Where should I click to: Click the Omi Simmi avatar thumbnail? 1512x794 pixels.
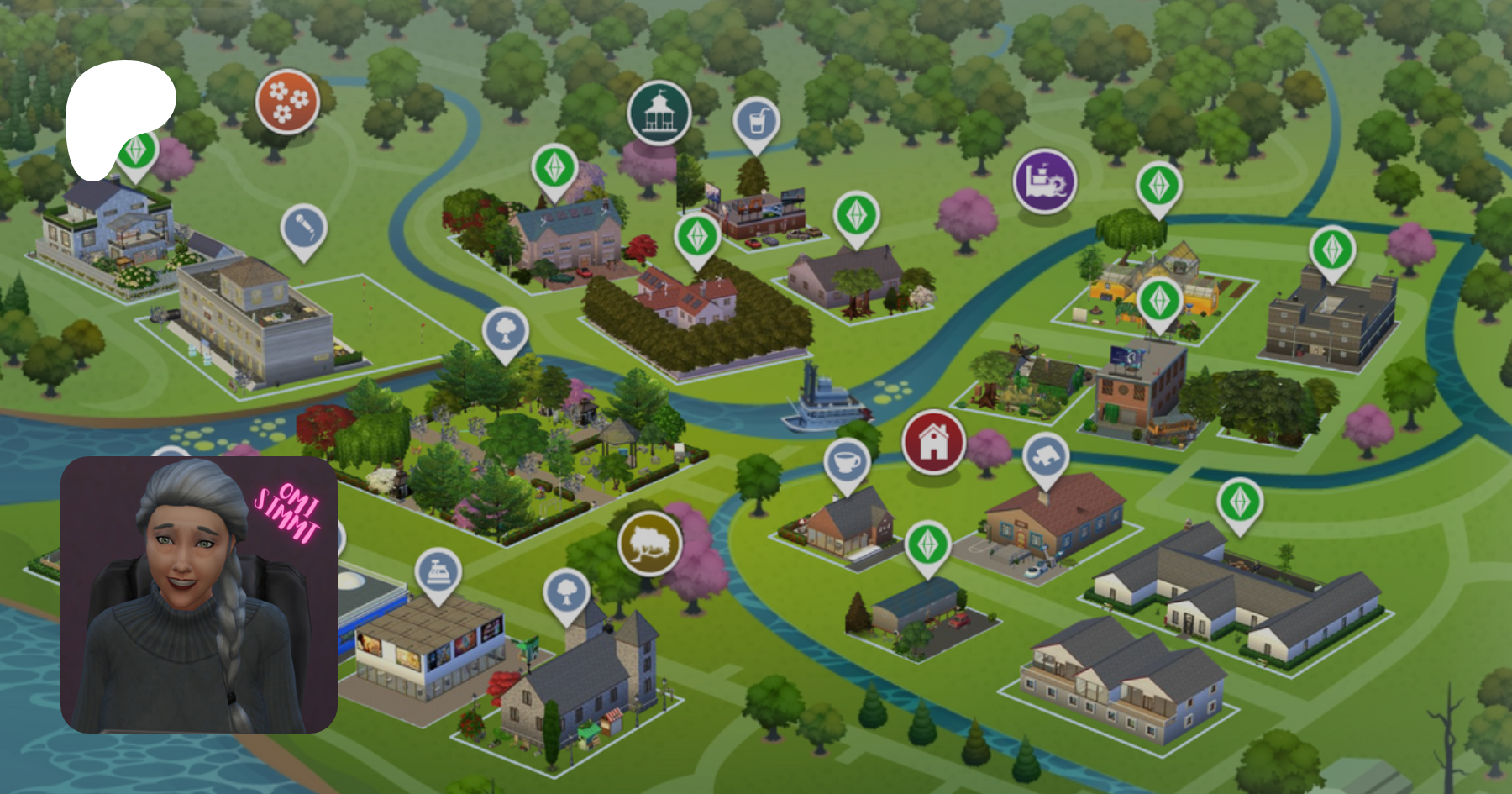(x=199, y=595)
